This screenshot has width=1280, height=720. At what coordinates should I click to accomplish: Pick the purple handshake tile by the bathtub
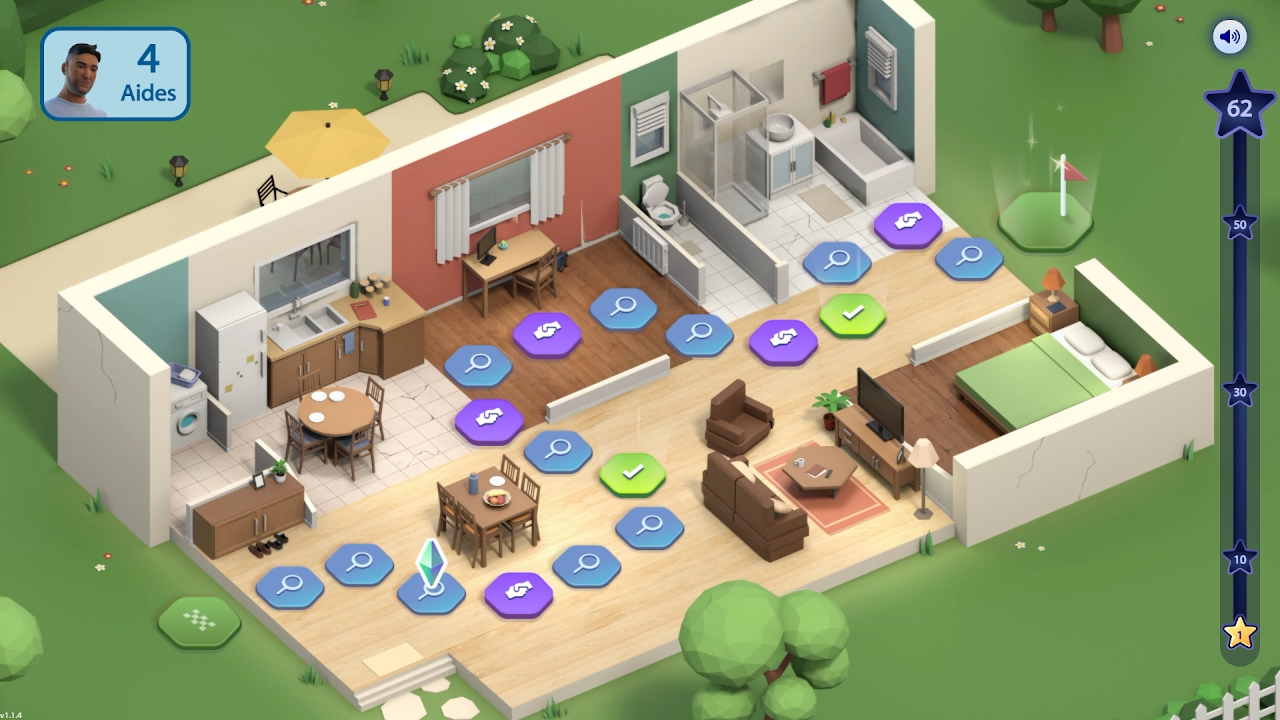point(908,223)
